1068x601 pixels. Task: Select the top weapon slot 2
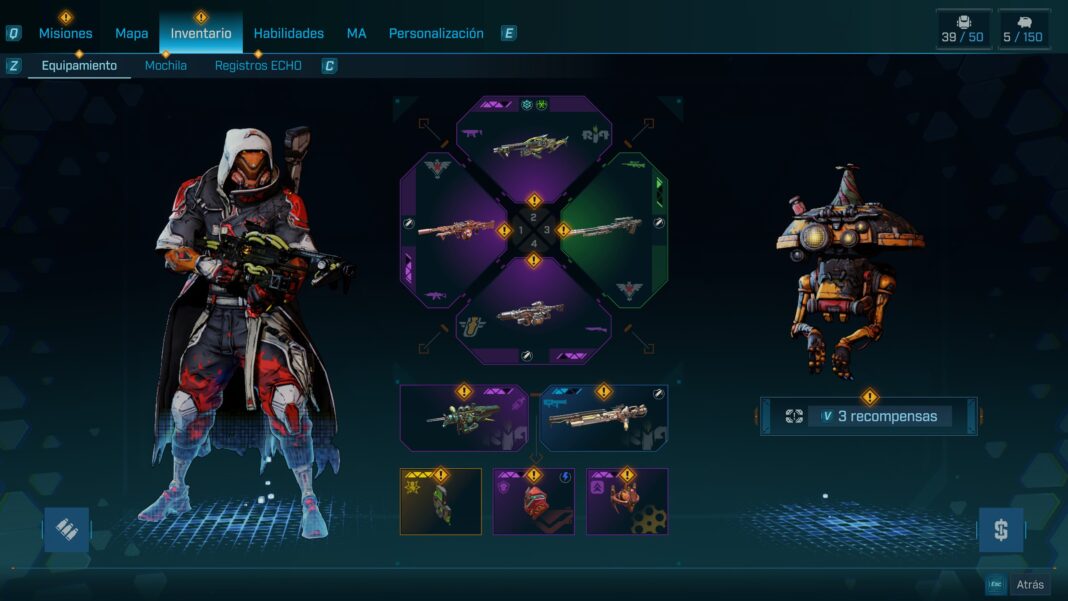[x=533, y=145]
